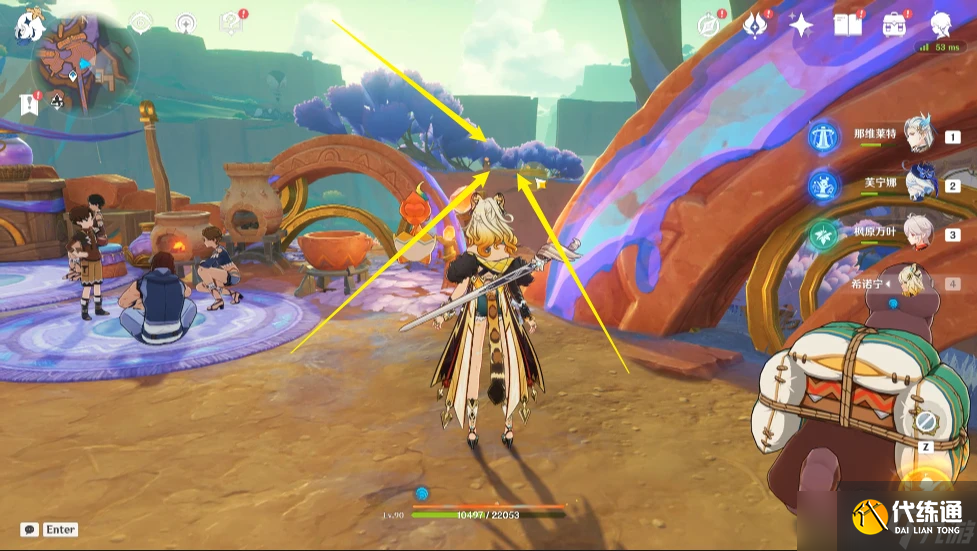Open the character screen head icon
977x551 pixels.
click(941, 25)
